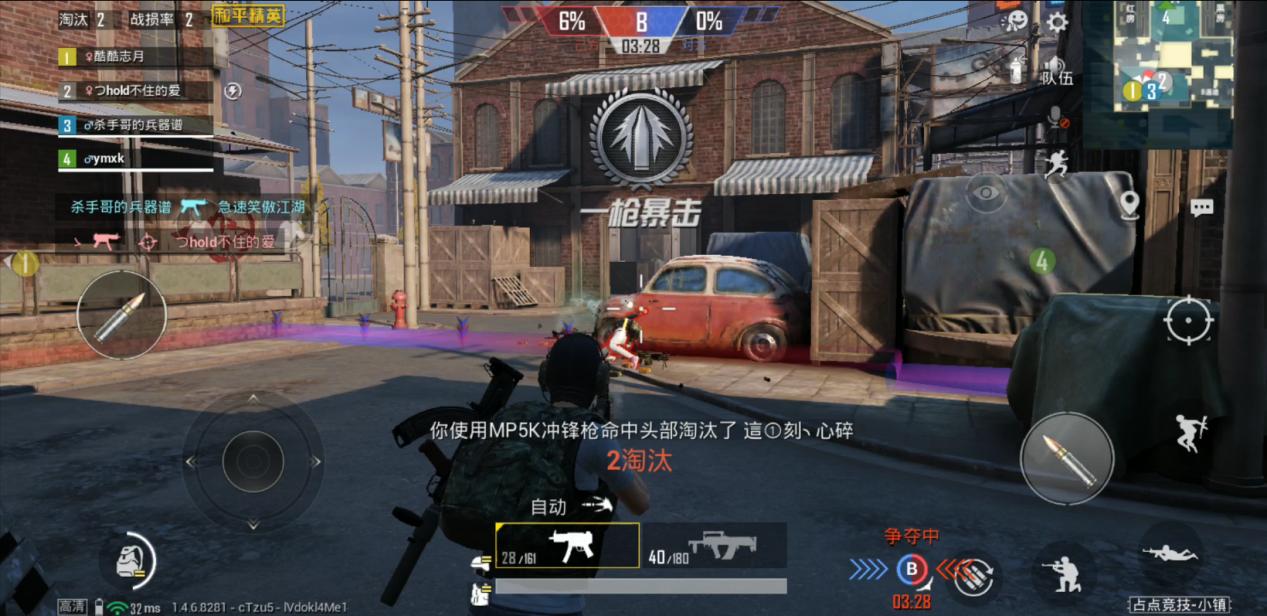This screenshot has height=616, width=1267.
Task: Open the quick chat bubble
Action: click(x=1201, y=207)
